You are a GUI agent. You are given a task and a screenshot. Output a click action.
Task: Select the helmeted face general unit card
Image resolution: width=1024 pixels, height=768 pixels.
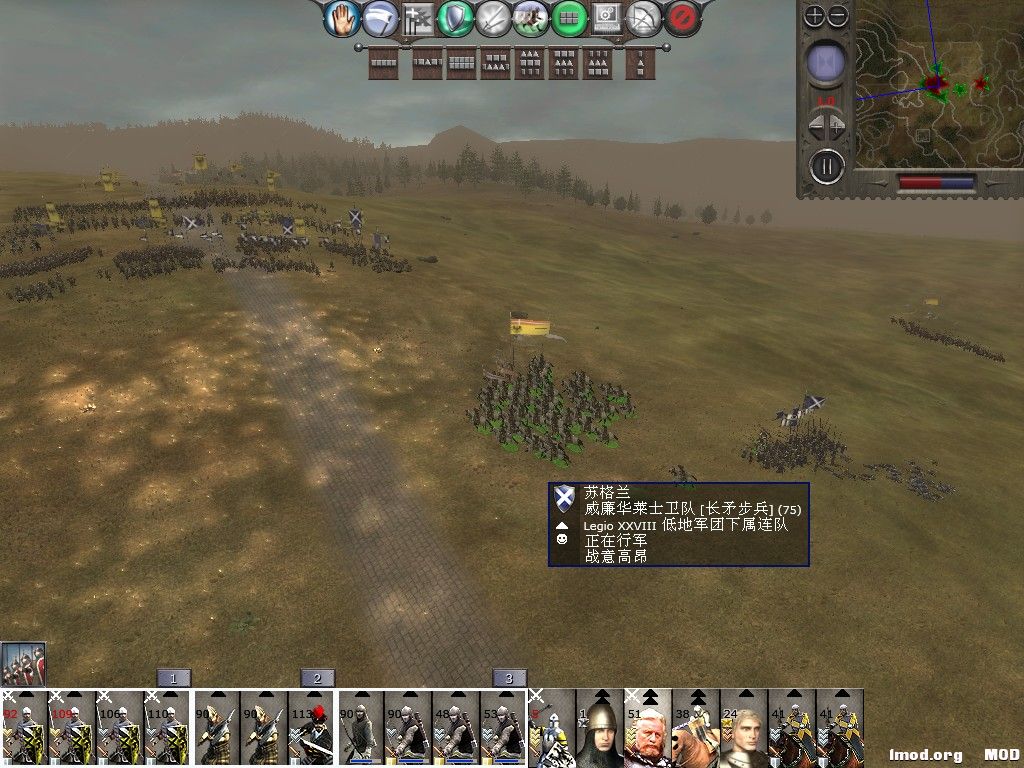[600, 728]
